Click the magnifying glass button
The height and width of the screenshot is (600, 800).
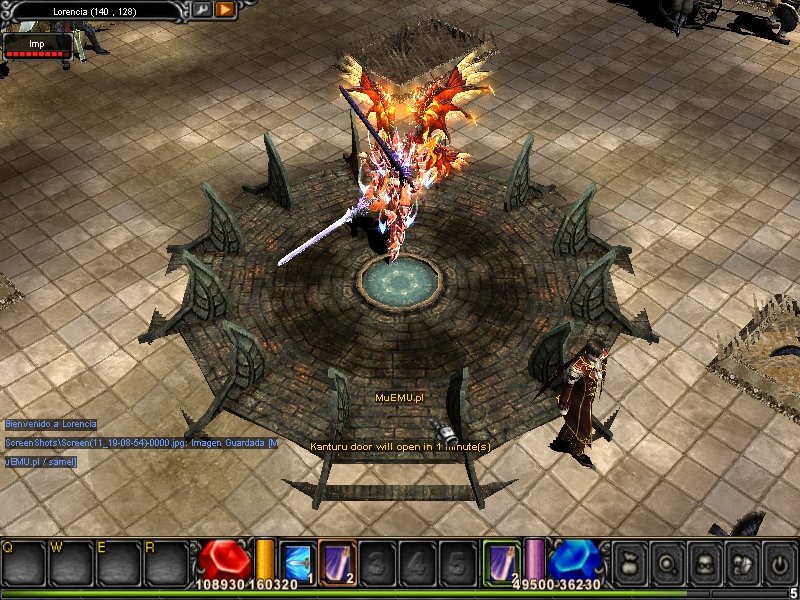click(666, 562)
